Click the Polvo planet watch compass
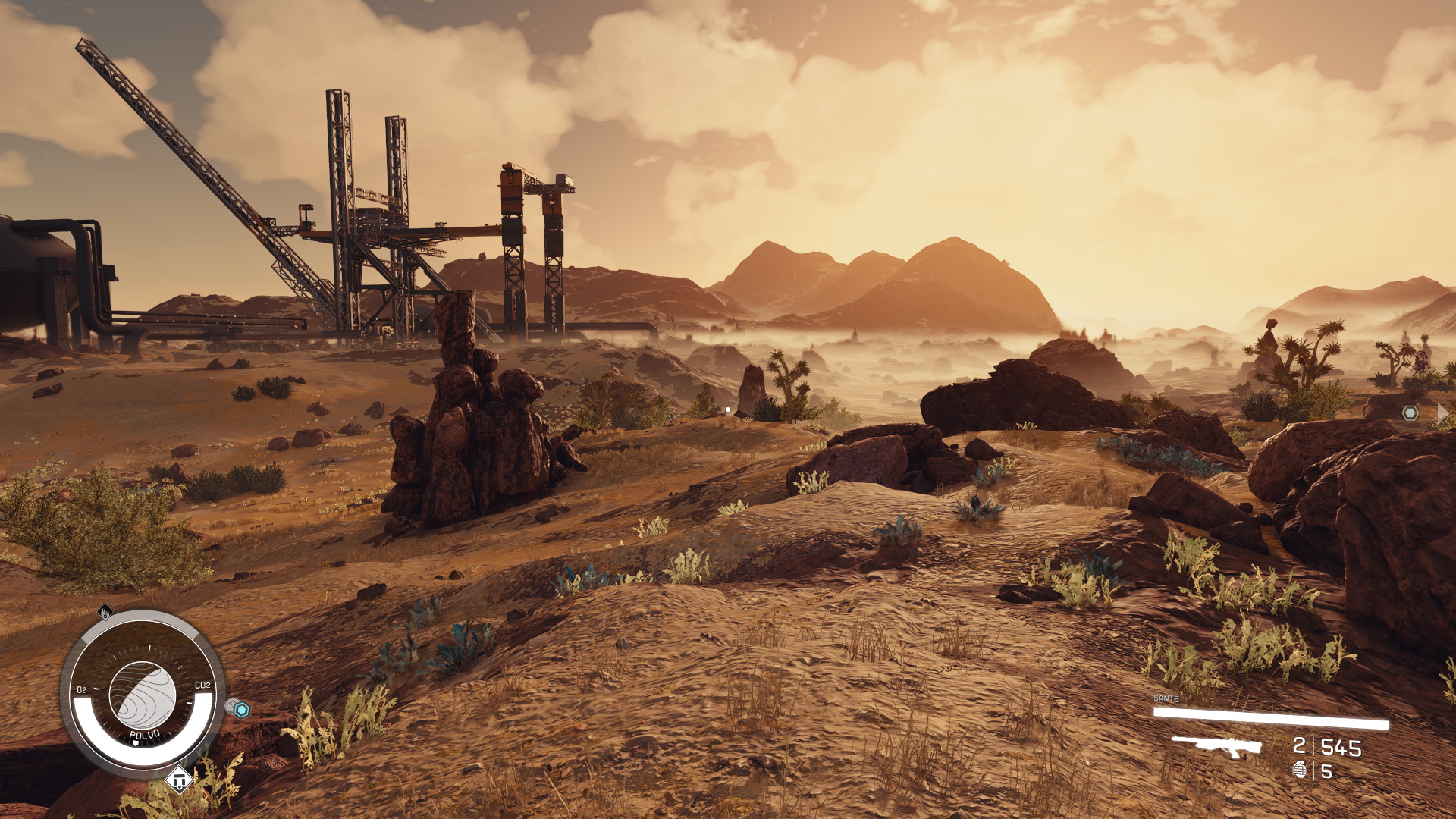The width and height of the screenshot is (1456, 819). click(143, 693)
